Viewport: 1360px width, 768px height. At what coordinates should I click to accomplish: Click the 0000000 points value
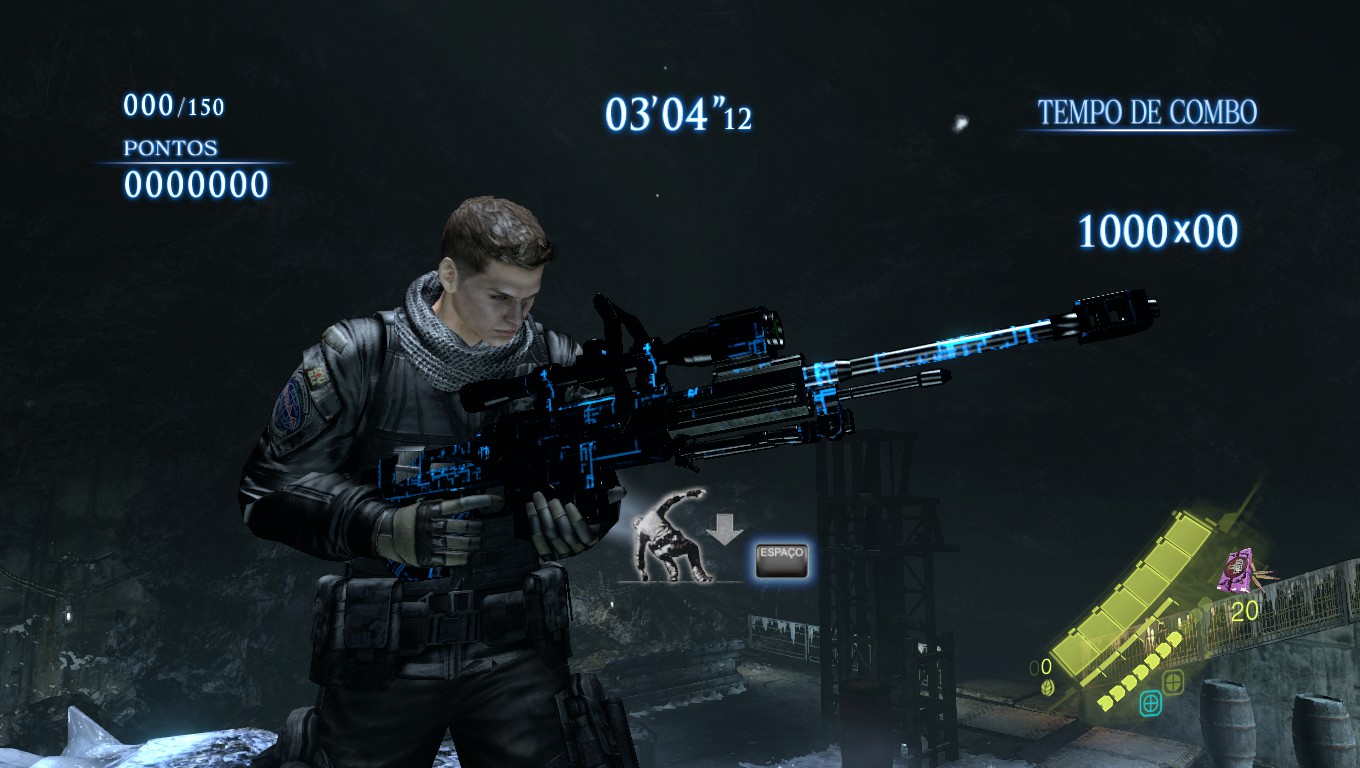pos(195,184)
